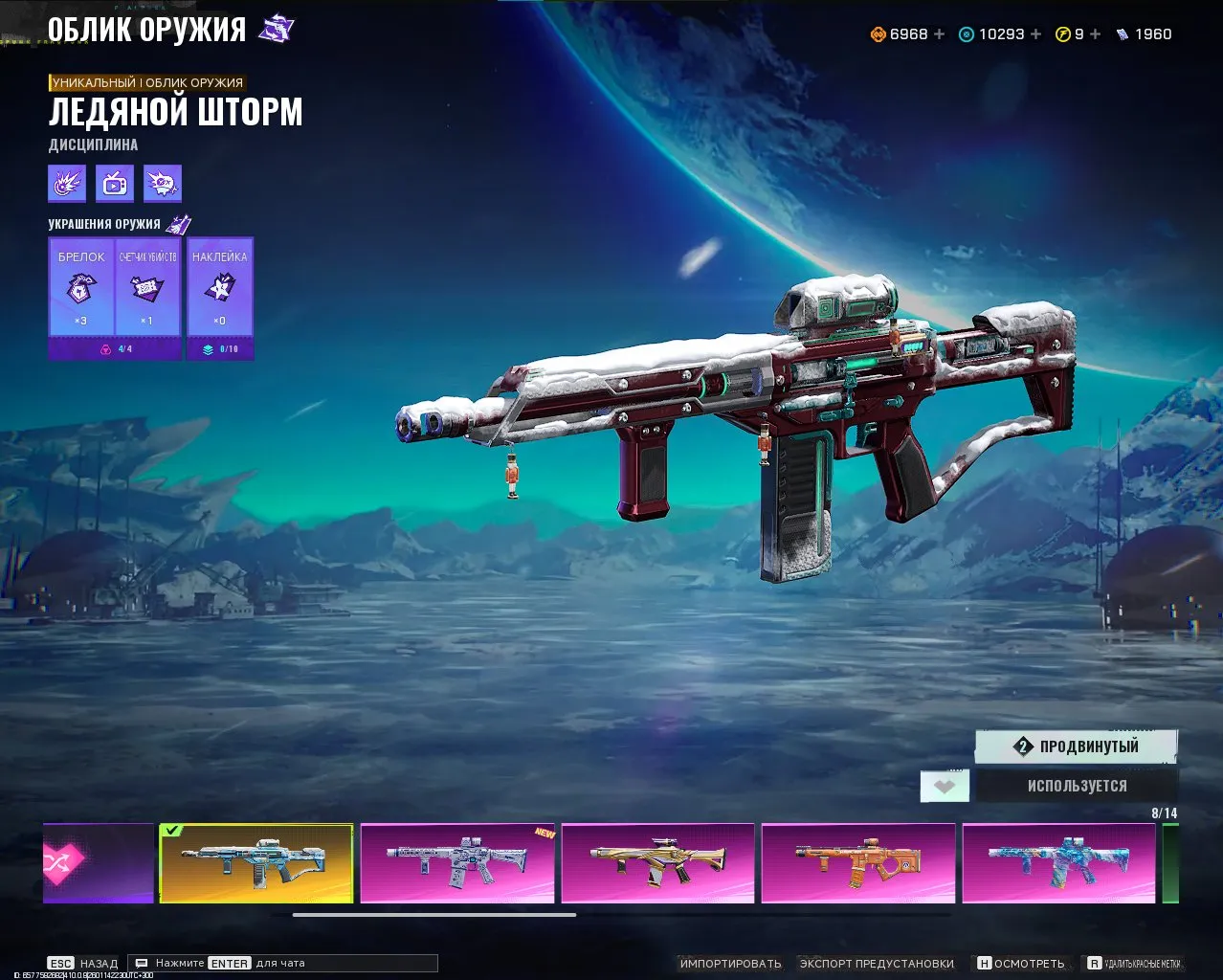Add more teal currency with plus

pyautogui.click(x=1035, y=34)
